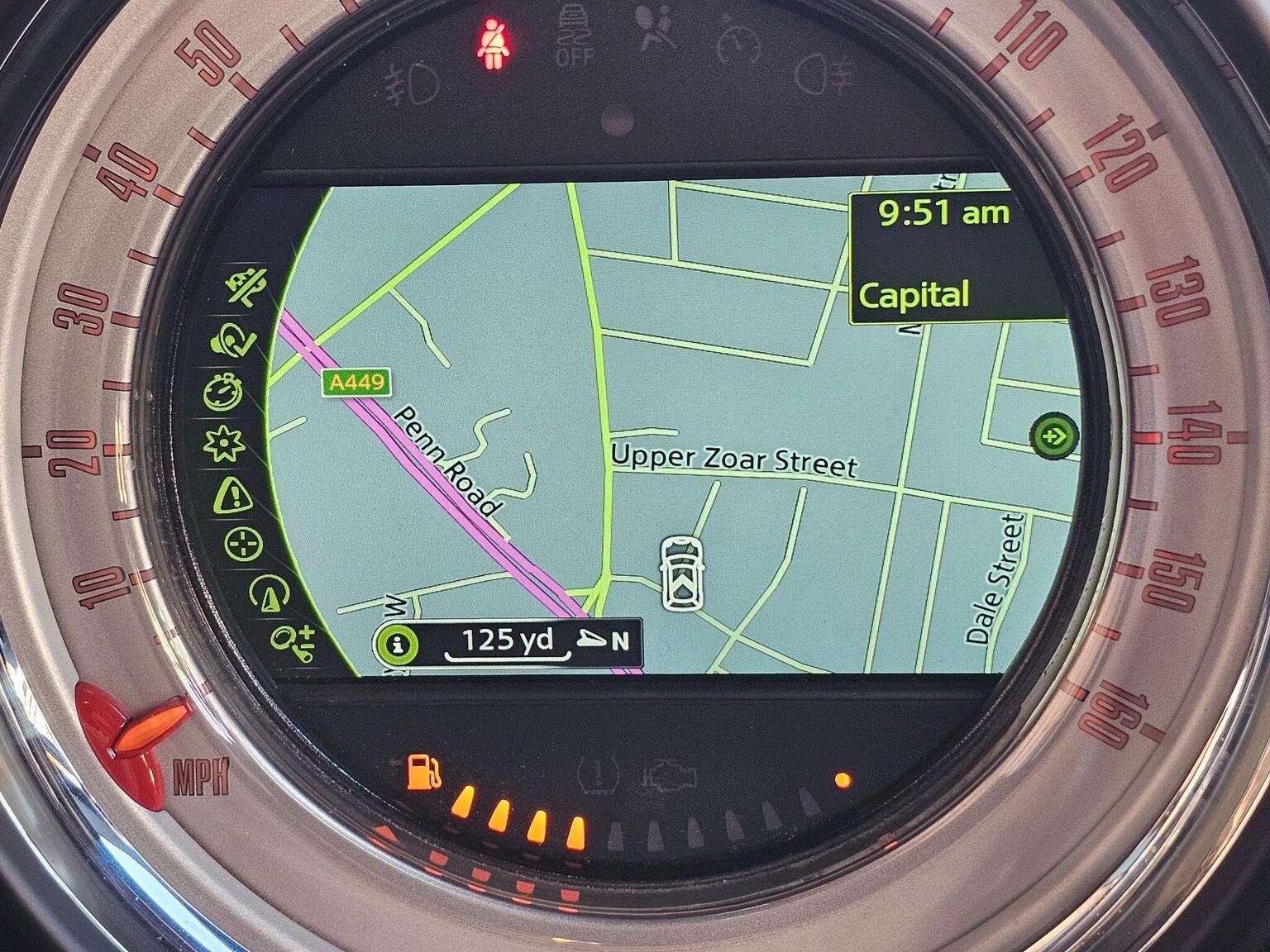Open the stopwatch icon in the sidebar
This screenshot has height=952, width=1270.
pos(223,393)
